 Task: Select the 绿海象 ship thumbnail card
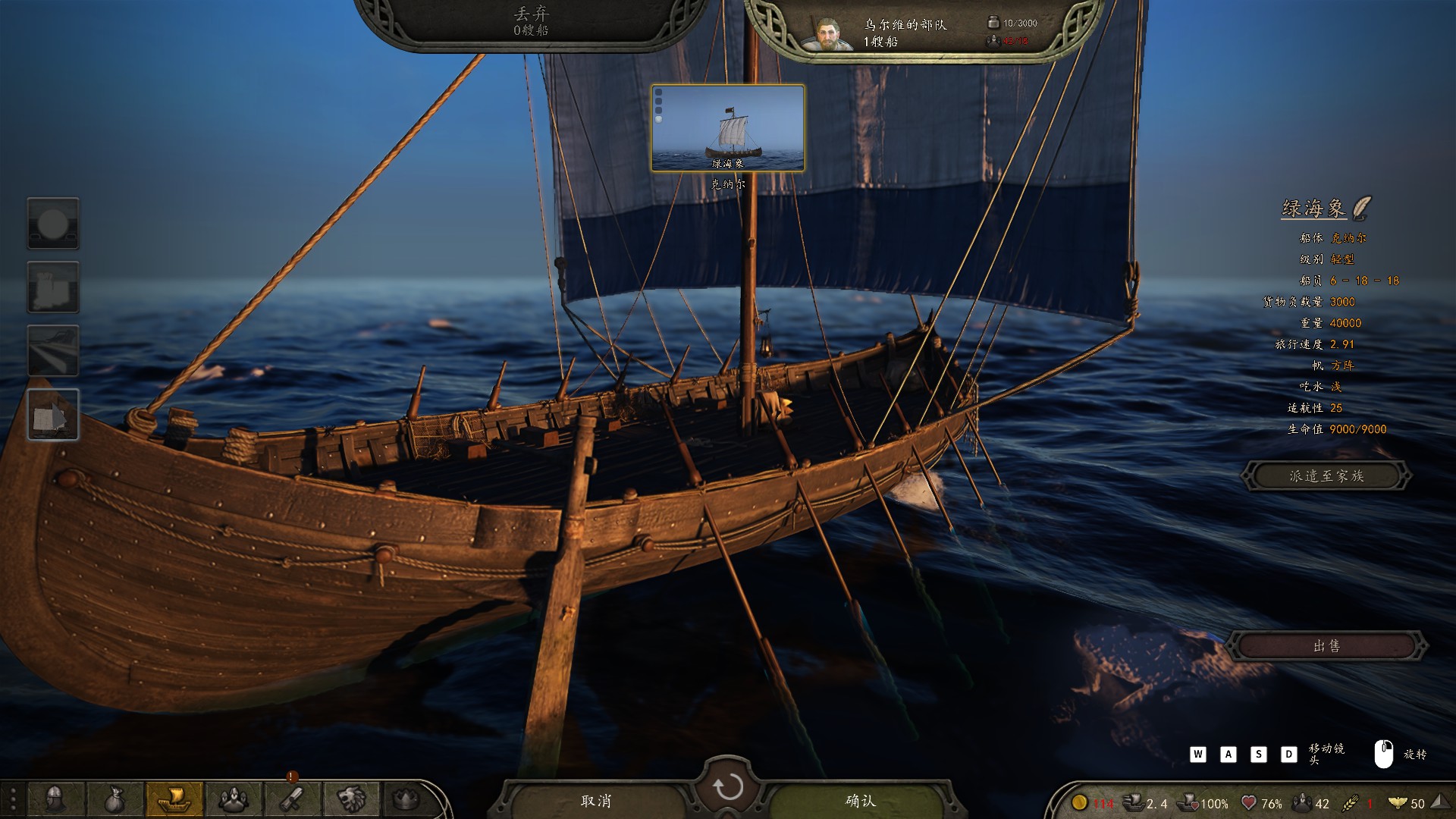(x=728, y=128)
